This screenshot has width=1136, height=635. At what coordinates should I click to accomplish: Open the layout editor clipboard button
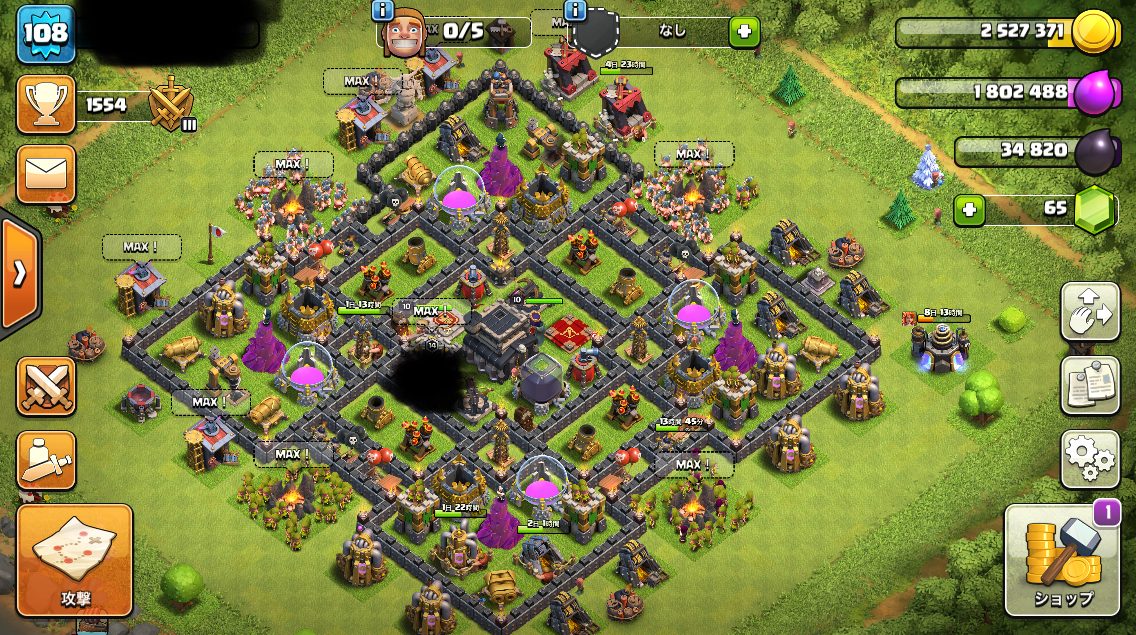click(x=1090, y=385)
